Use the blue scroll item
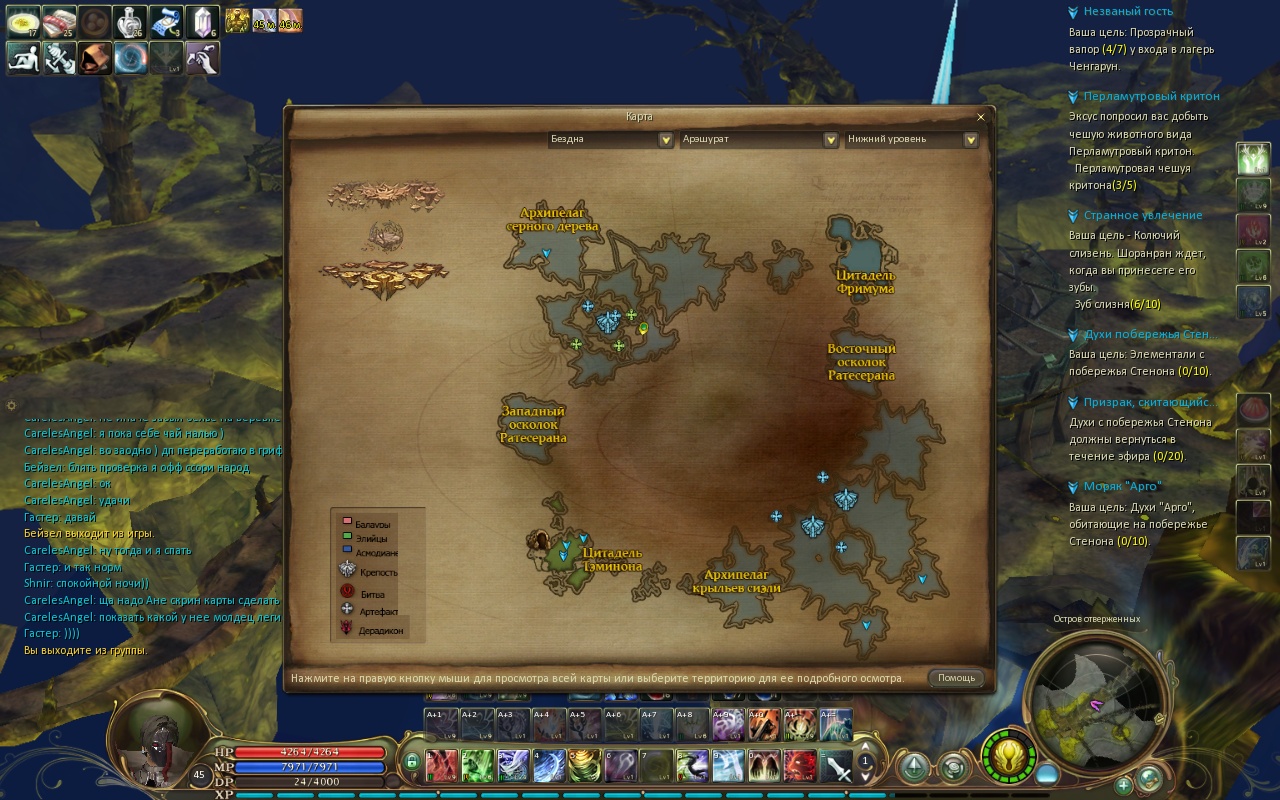The image size is (1280, 800). [164, 21]
